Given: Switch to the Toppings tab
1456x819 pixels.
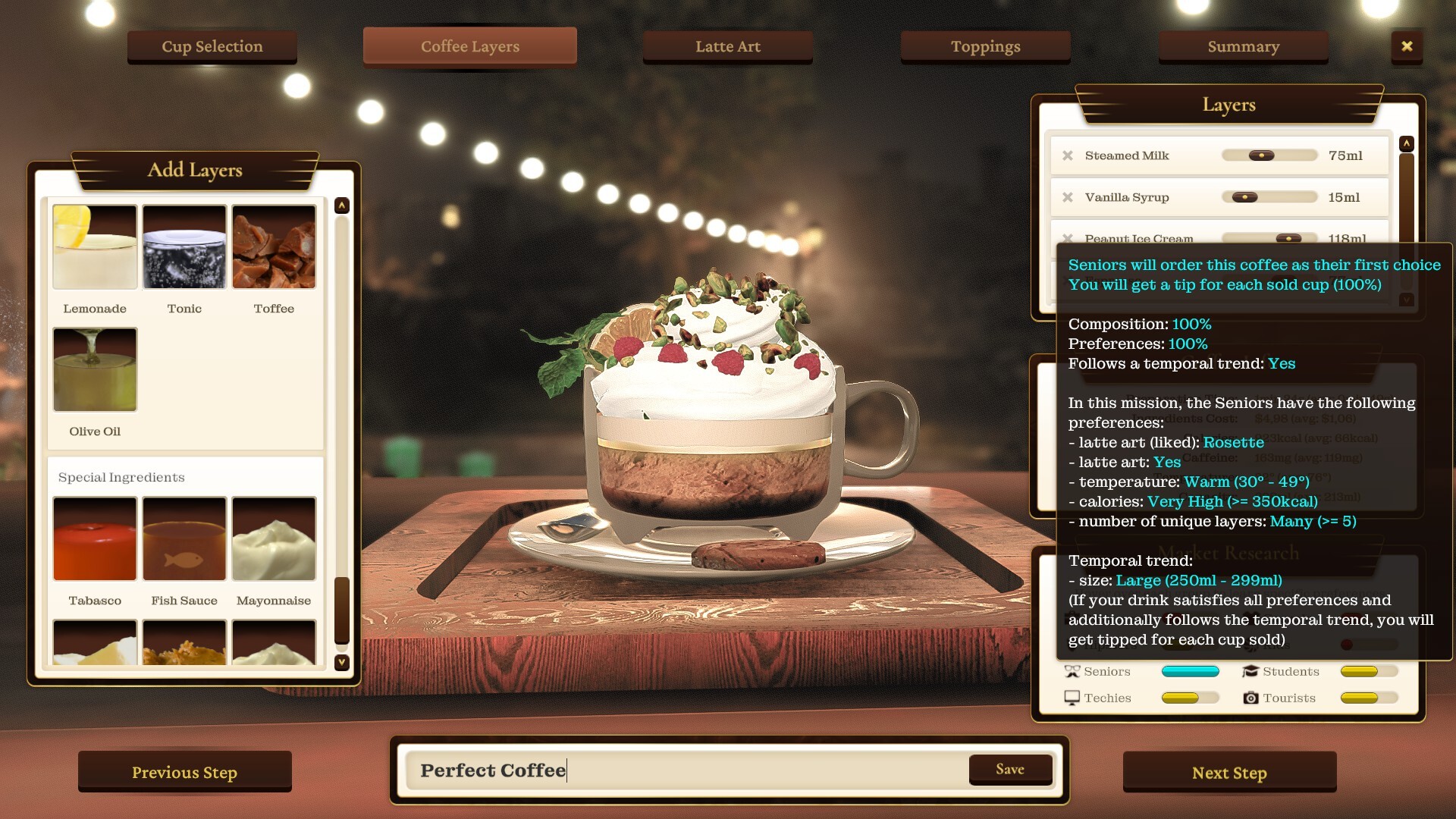Looking at the screenshot, I should tap(985, 46).
